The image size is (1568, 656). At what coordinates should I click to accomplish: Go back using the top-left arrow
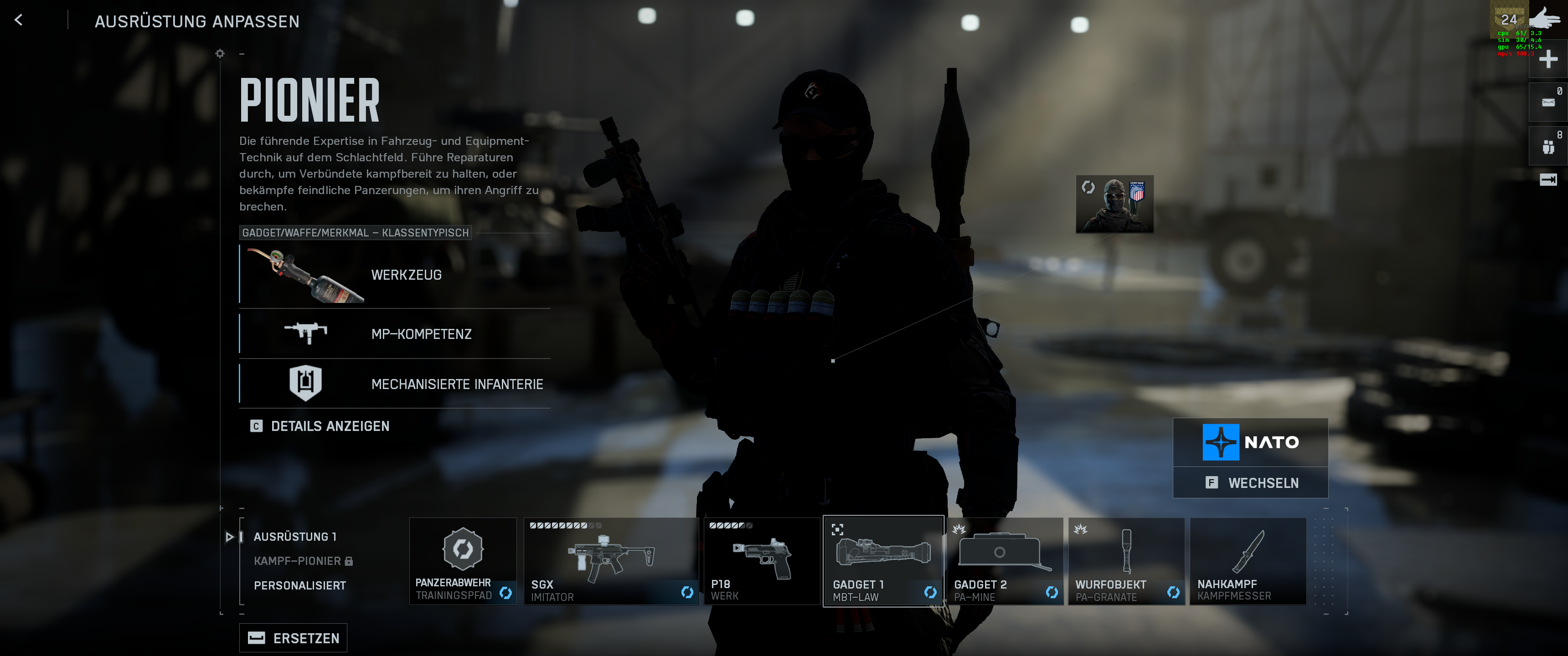[19, 20]
